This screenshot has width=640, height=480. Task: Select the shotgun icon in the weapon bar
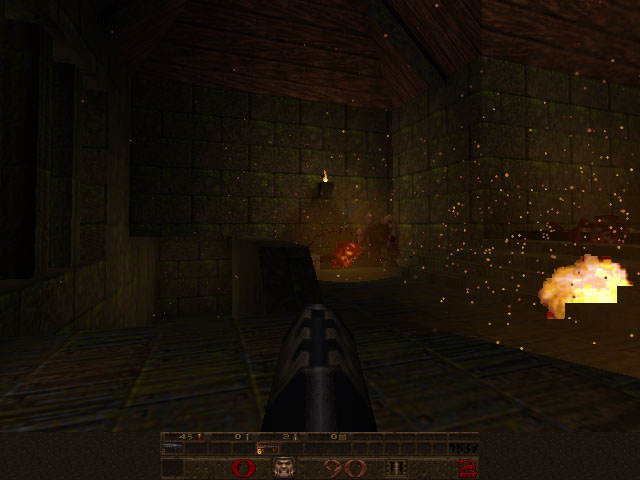click(x=174, y=449)
